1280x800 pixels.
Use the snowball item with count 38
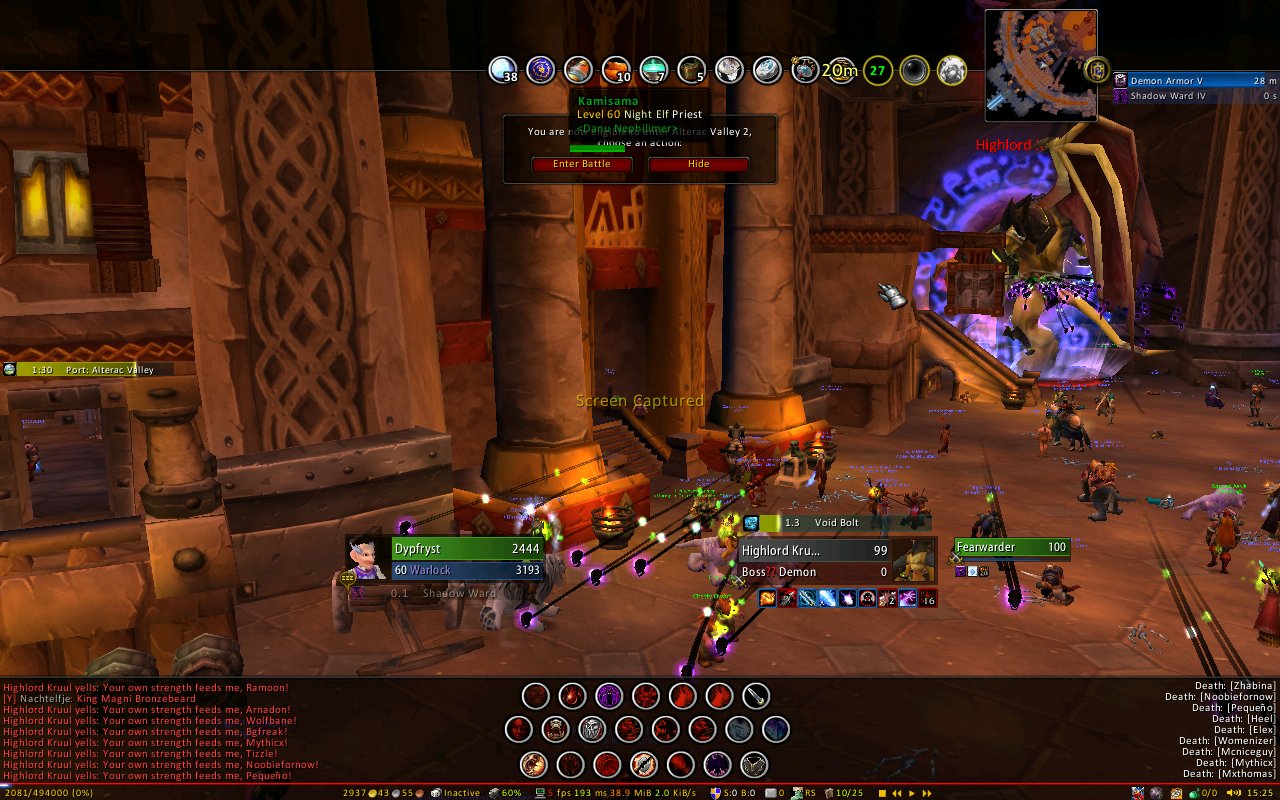(502, 70)
